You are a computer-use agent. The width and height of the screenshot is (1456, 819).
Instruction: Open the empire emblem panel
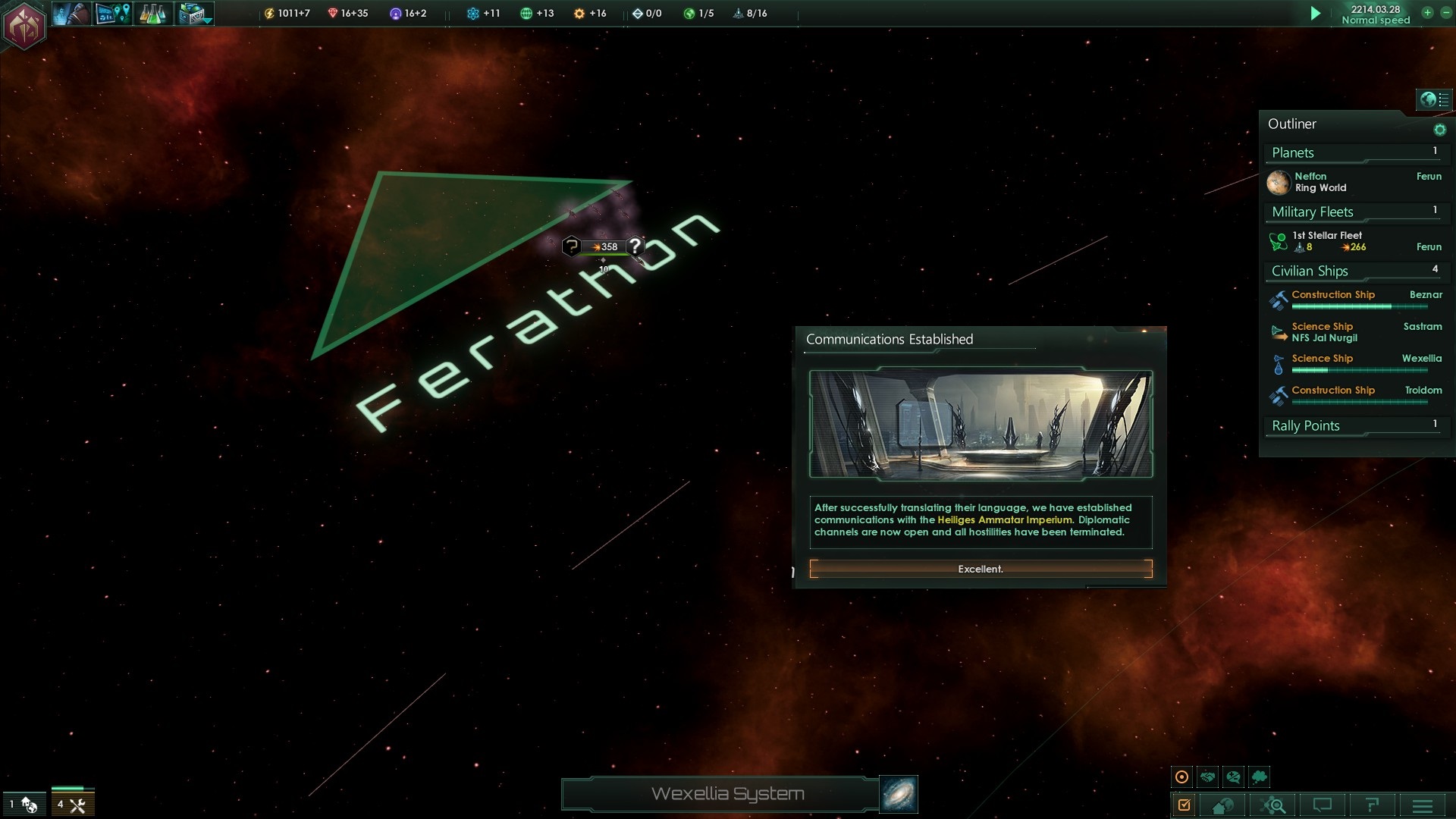[x=24, y=25]
